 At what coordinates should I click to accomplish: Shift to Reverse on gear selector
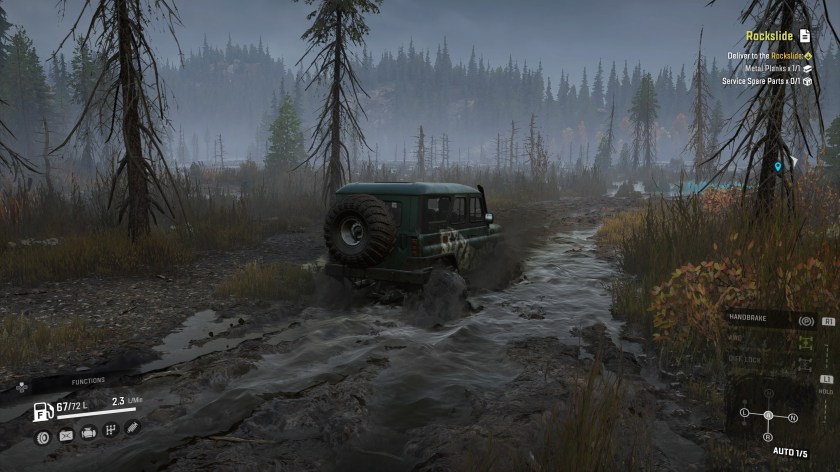pos(768,437)
